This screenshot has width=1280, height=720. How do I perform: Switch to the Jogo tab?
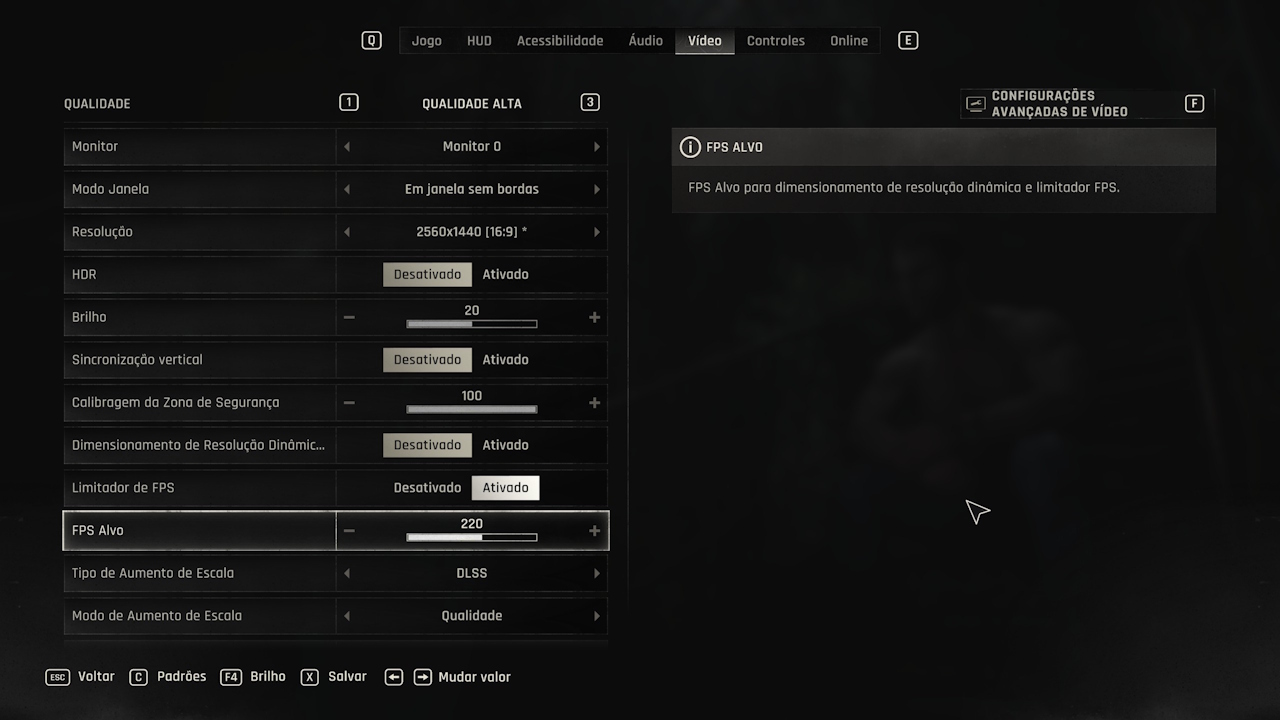pyautogui.click(x=426, y=41)
